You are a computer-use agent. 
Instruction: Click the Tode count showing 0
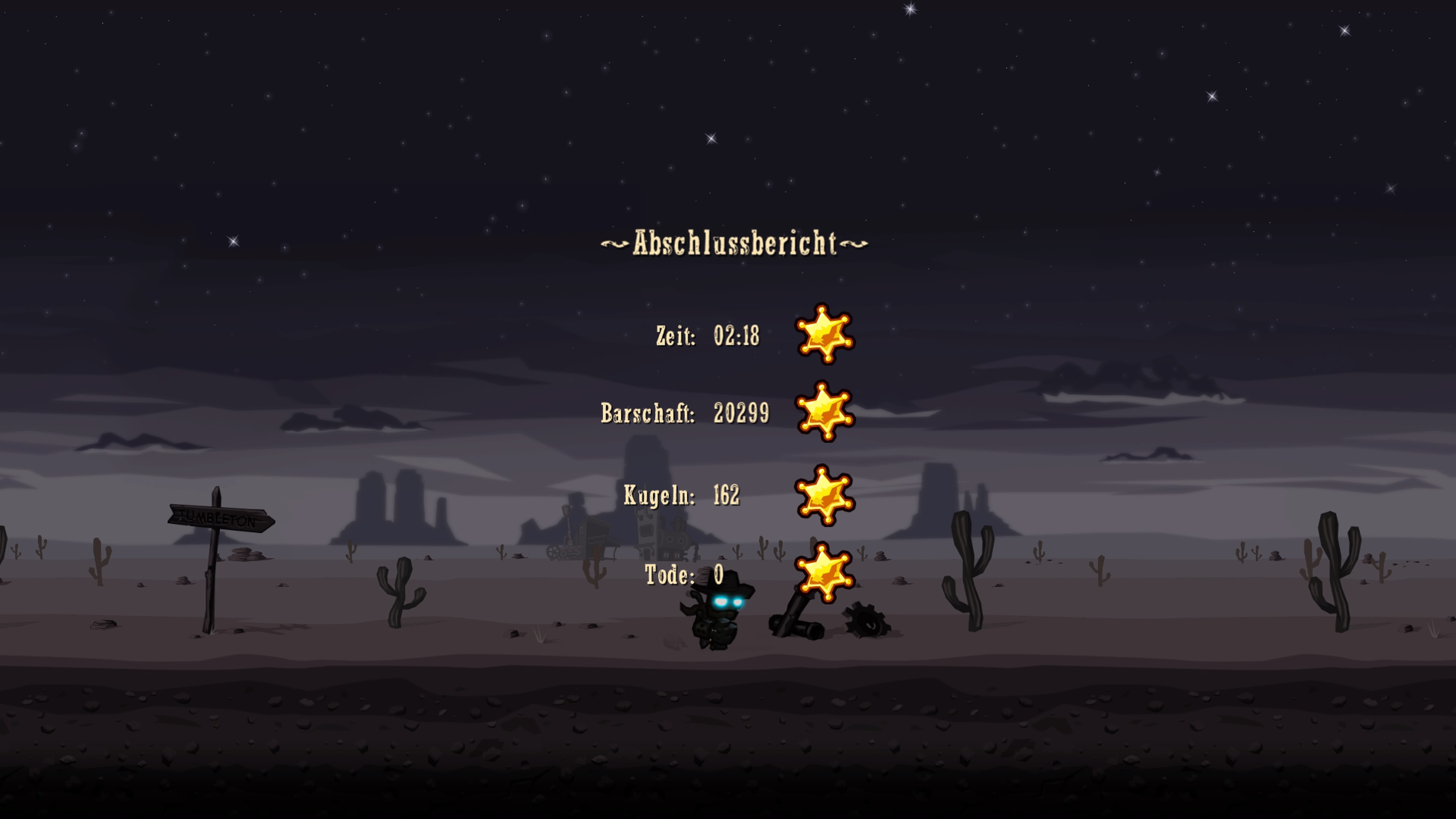[719, 574]
